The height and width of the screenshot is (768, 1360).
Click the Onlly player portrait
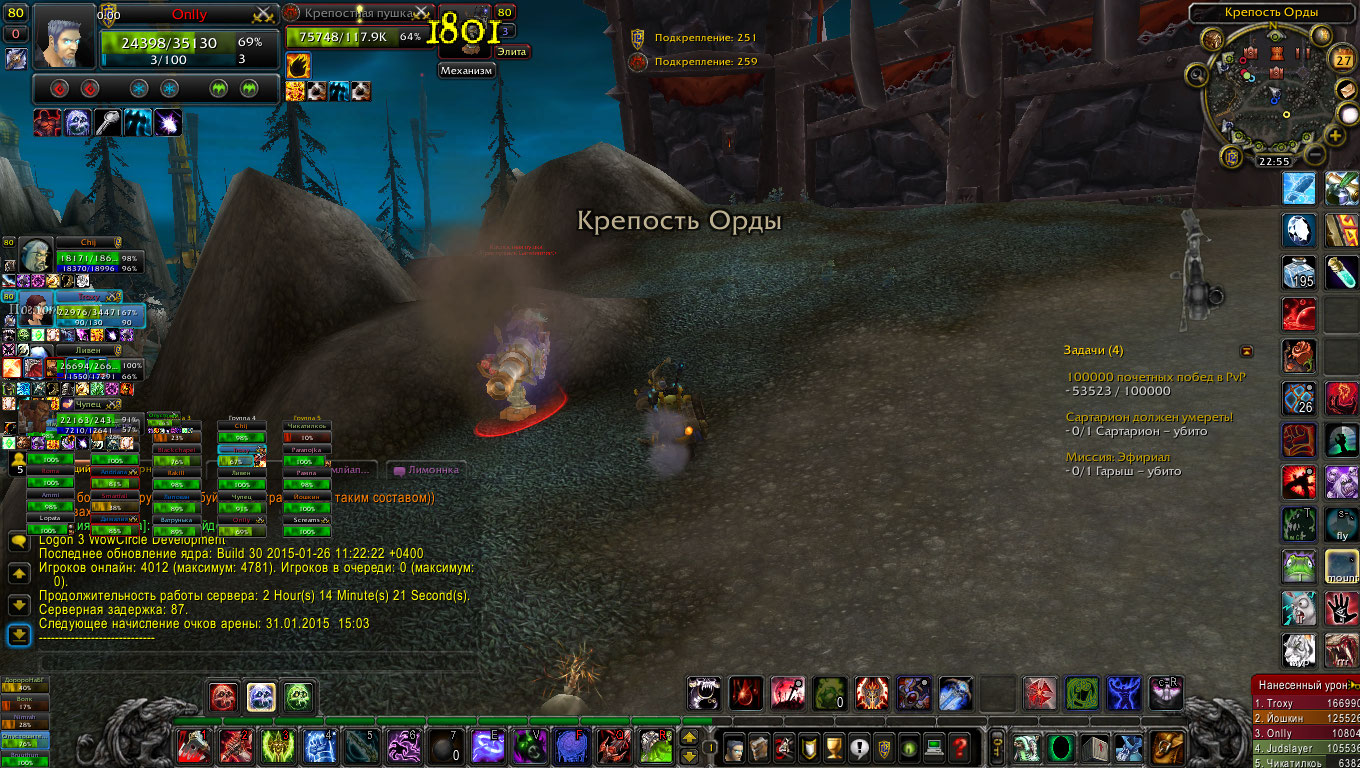tap(65, 36)
